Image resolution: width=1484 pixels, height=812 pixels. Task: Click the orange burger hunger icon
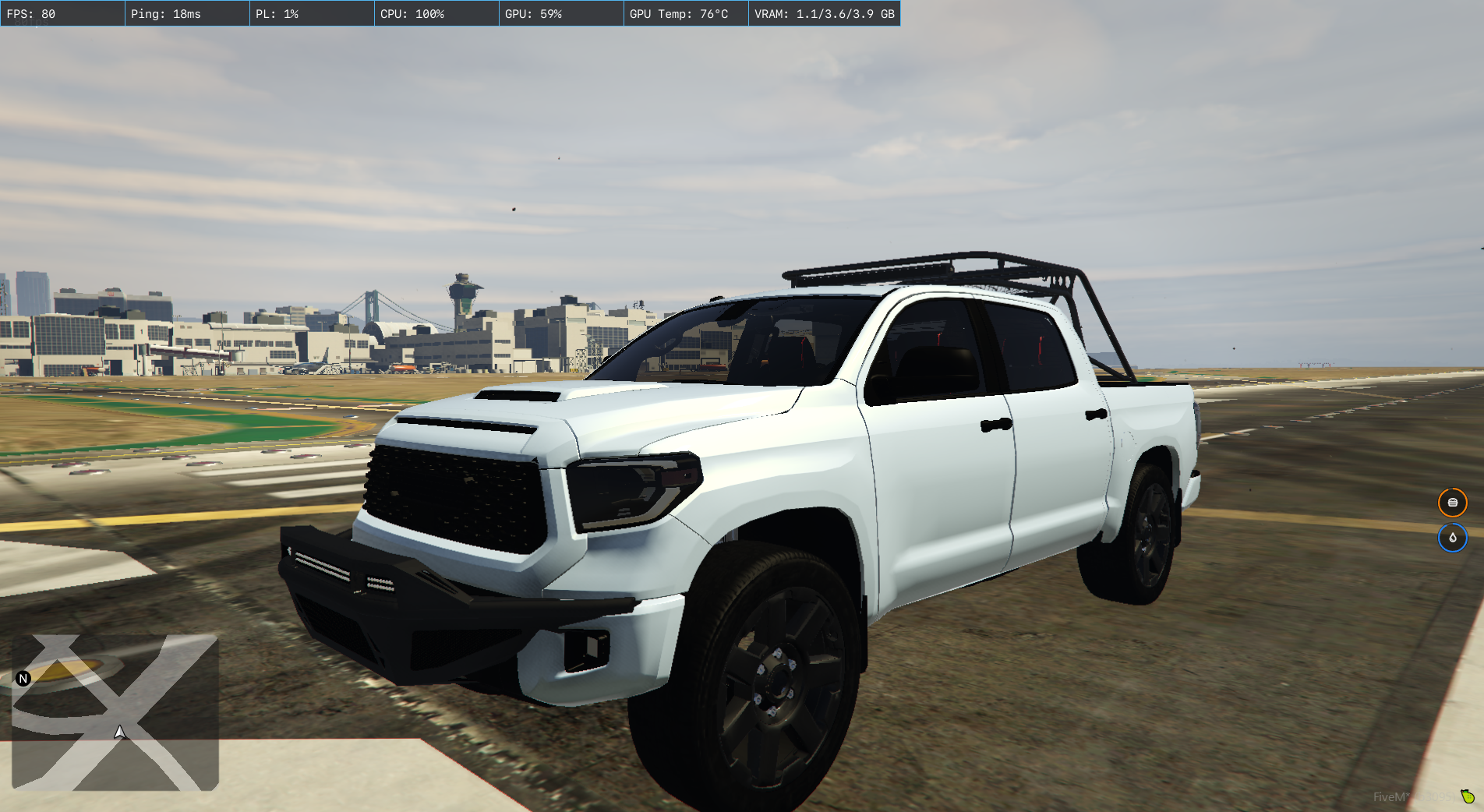pos(1452,503)
